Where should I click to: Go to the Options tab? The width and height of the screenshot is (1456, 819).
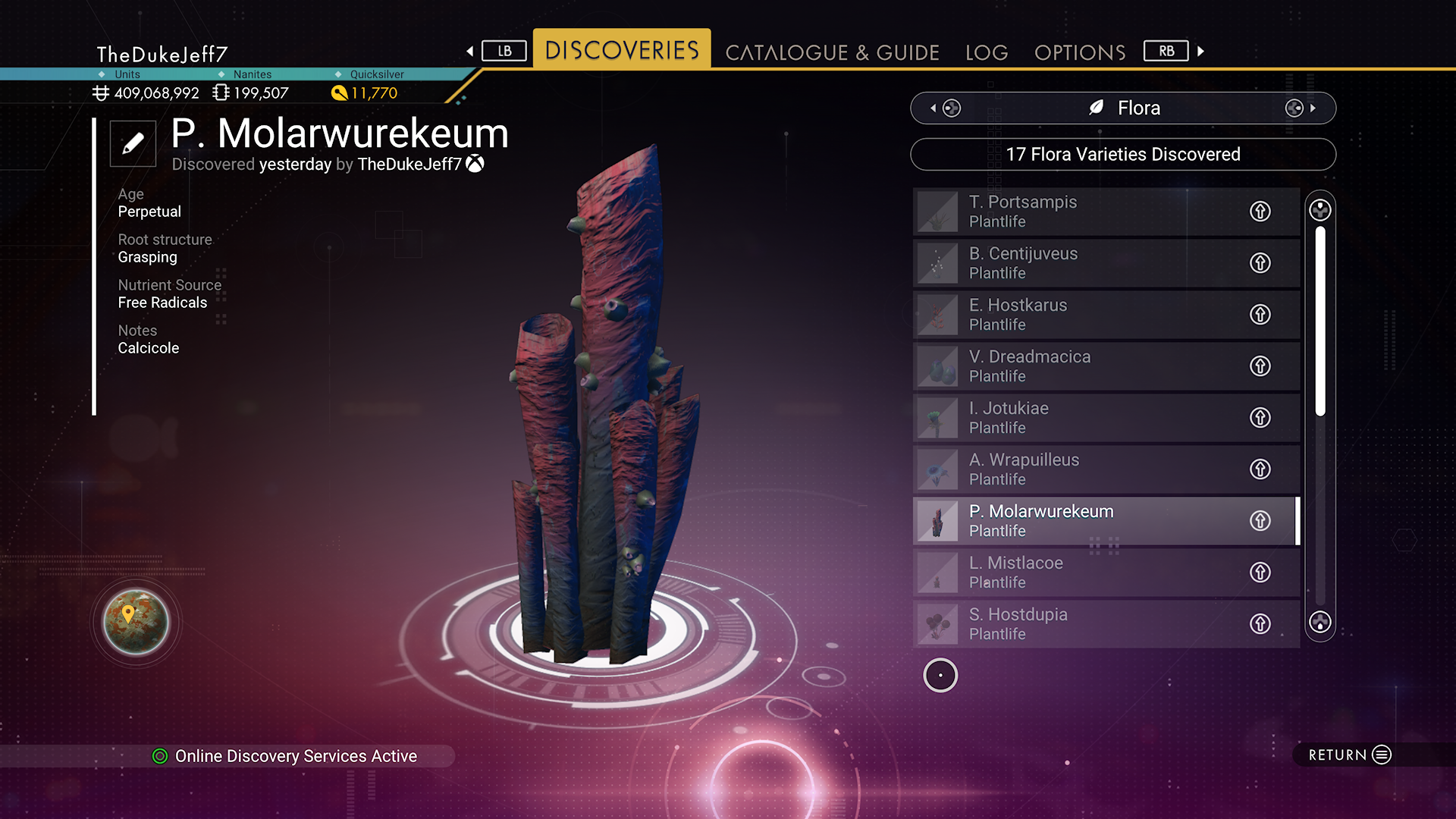pyautogui.click(x=1080, y=52)
